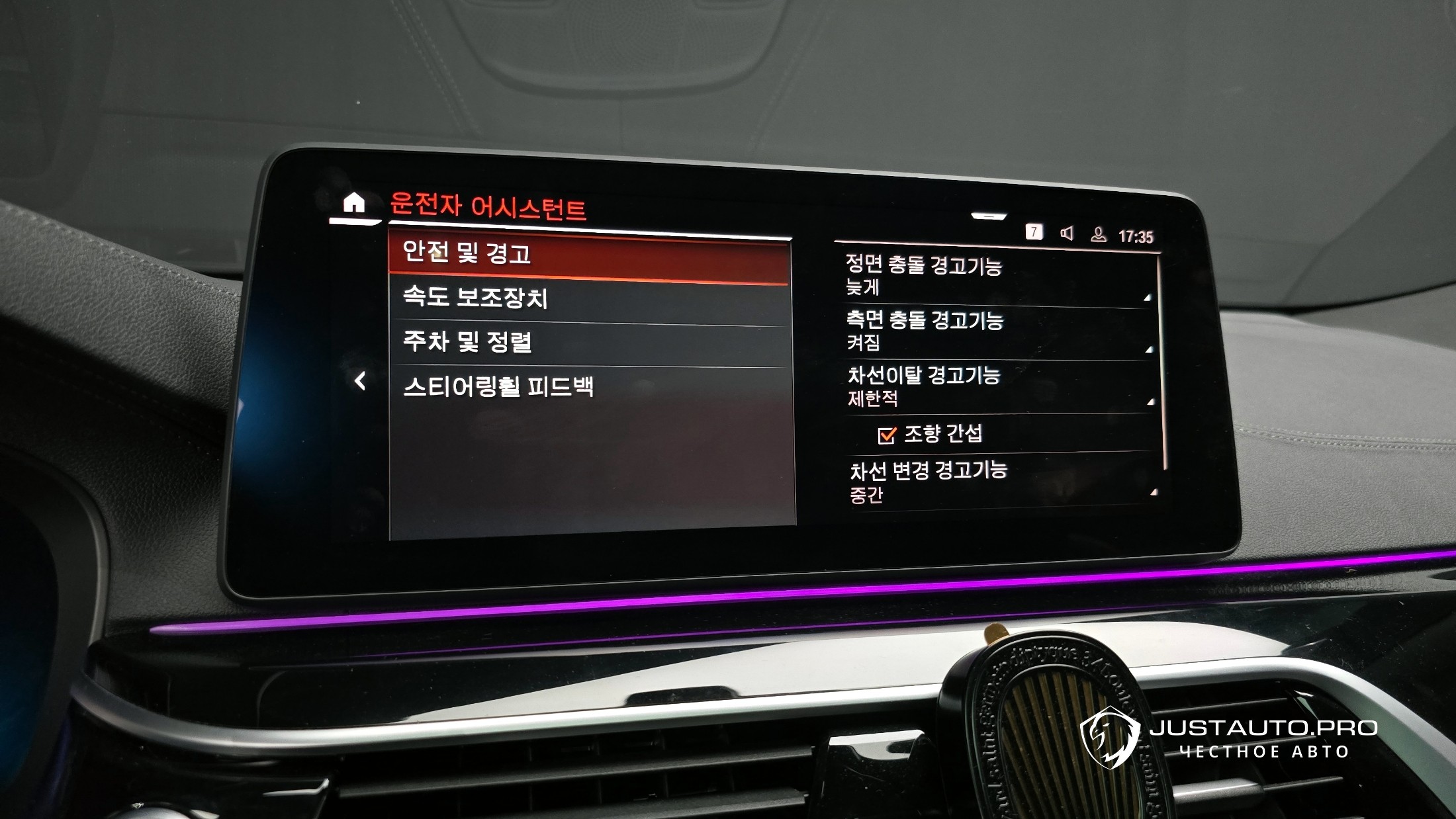Open the driver profile icon
Screen dimensions: 1456x819
(1099, 234)
